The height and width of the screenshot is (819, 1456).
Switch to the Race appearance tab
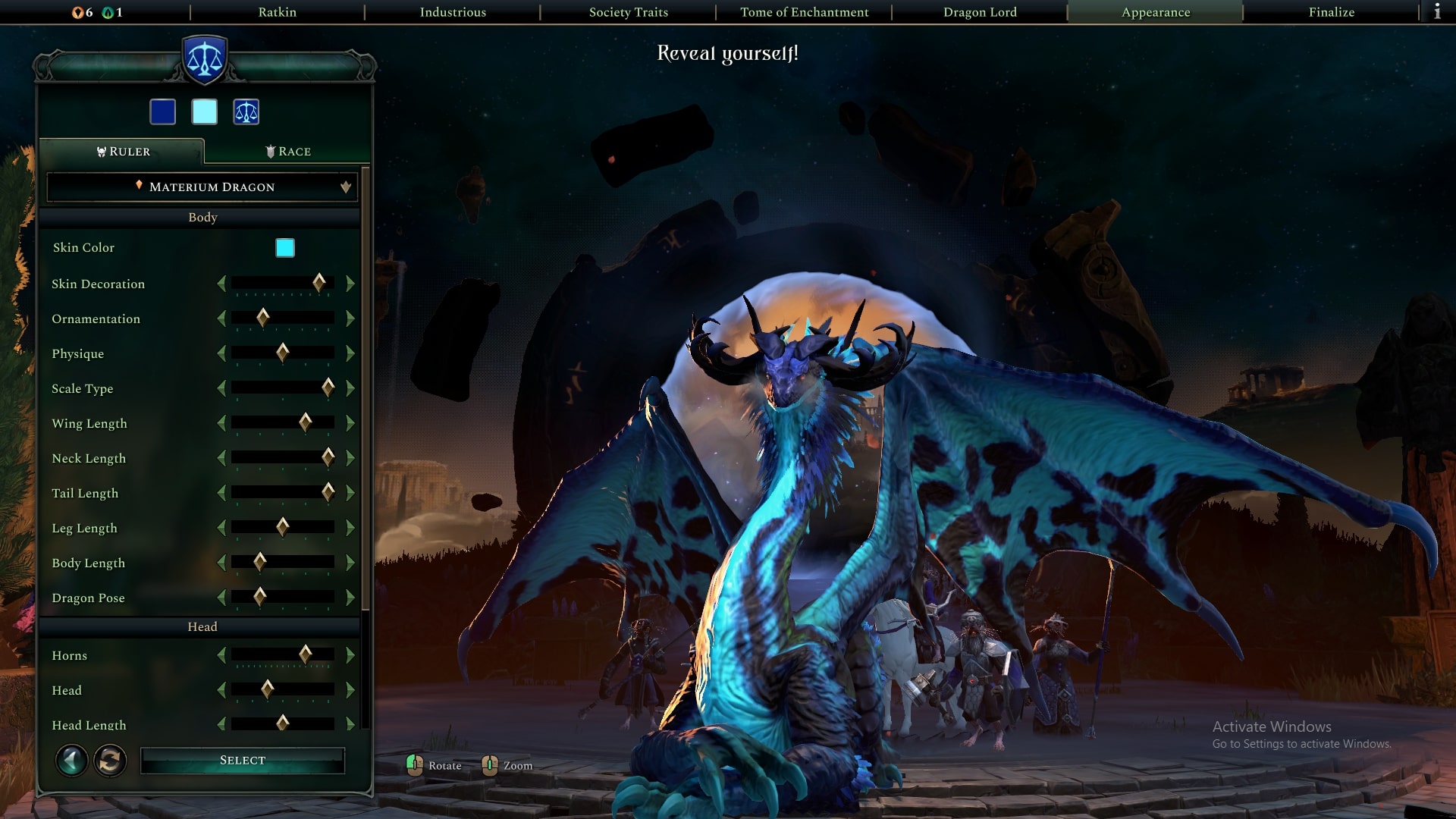click(x=288, y=152)
